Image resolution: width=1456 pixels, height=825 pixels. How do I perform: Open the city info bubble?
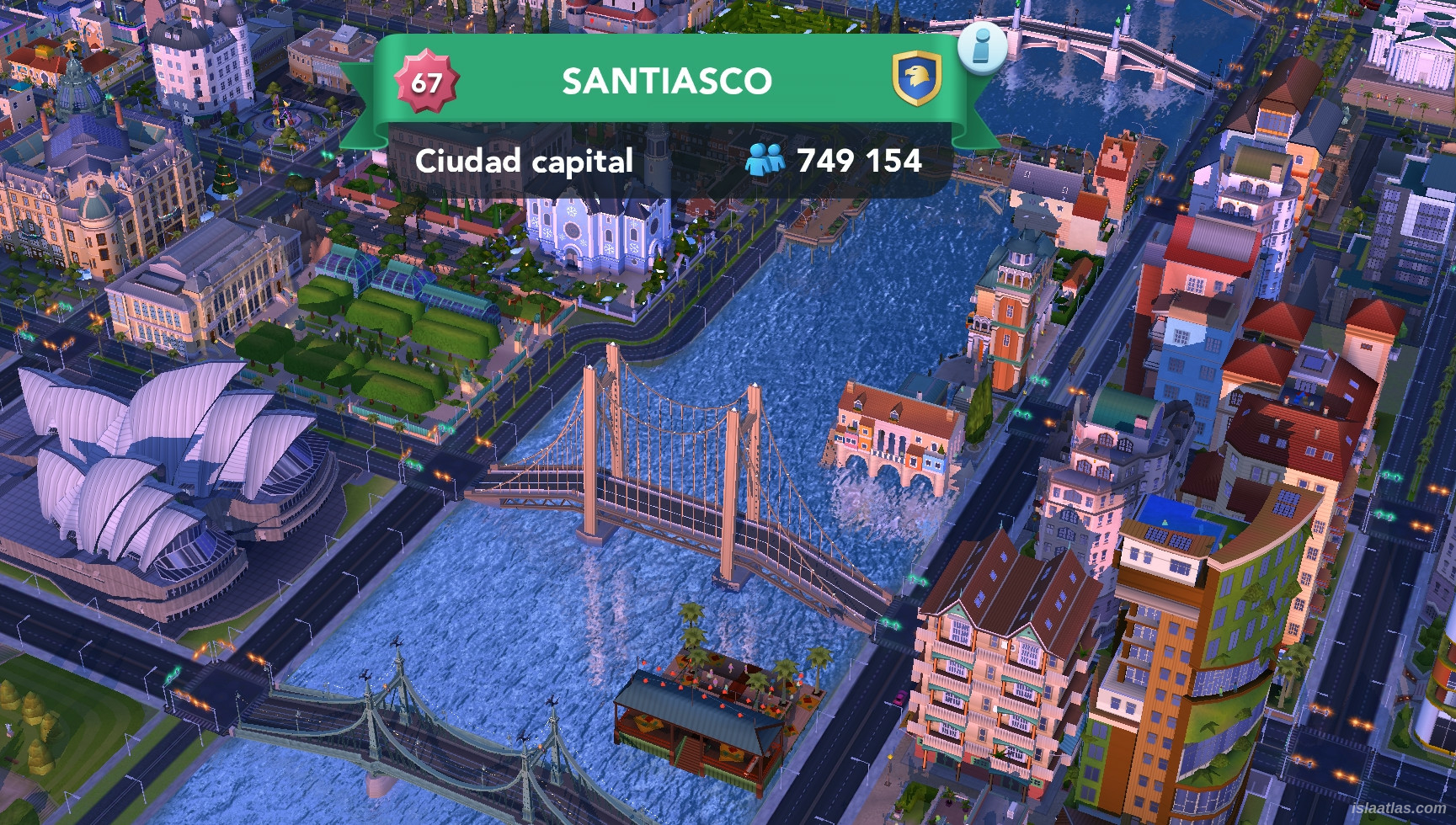coord(981,47)
